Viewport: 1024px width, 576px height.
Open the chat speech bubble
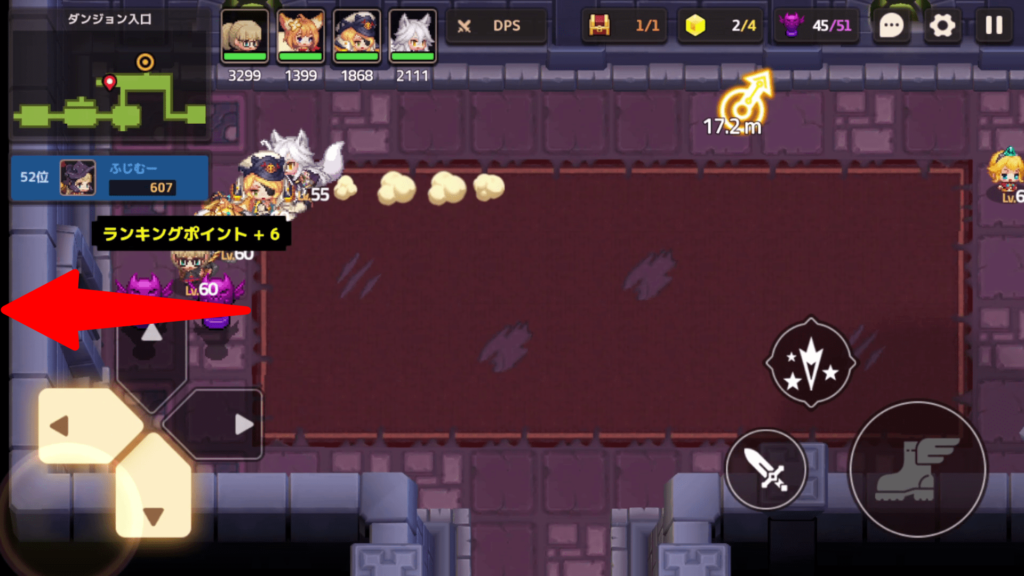tap(891, 26)
